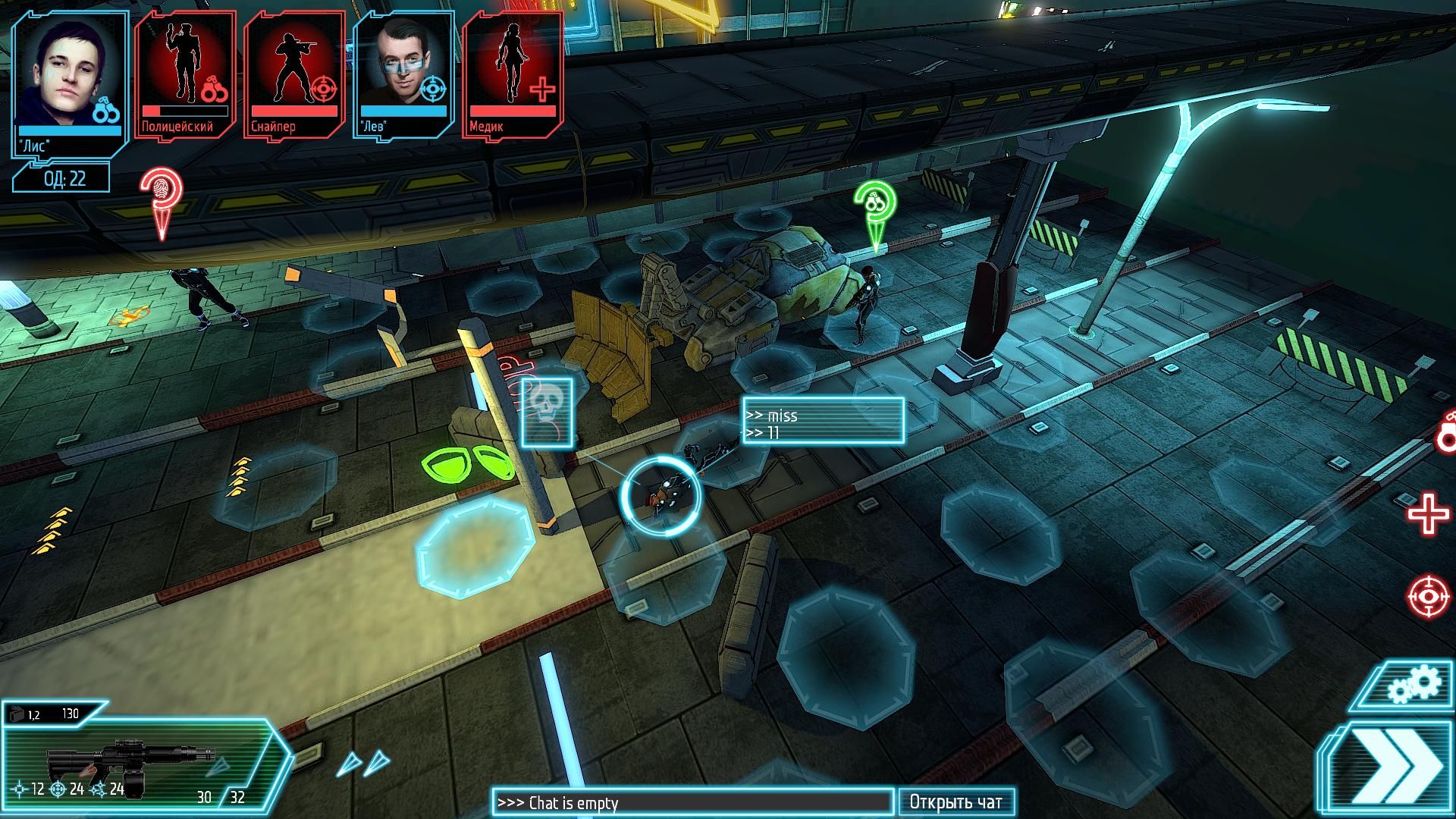The image size is (1456, 819).
Task: Select the "Лис" character portrait
Action: (70, 80)
